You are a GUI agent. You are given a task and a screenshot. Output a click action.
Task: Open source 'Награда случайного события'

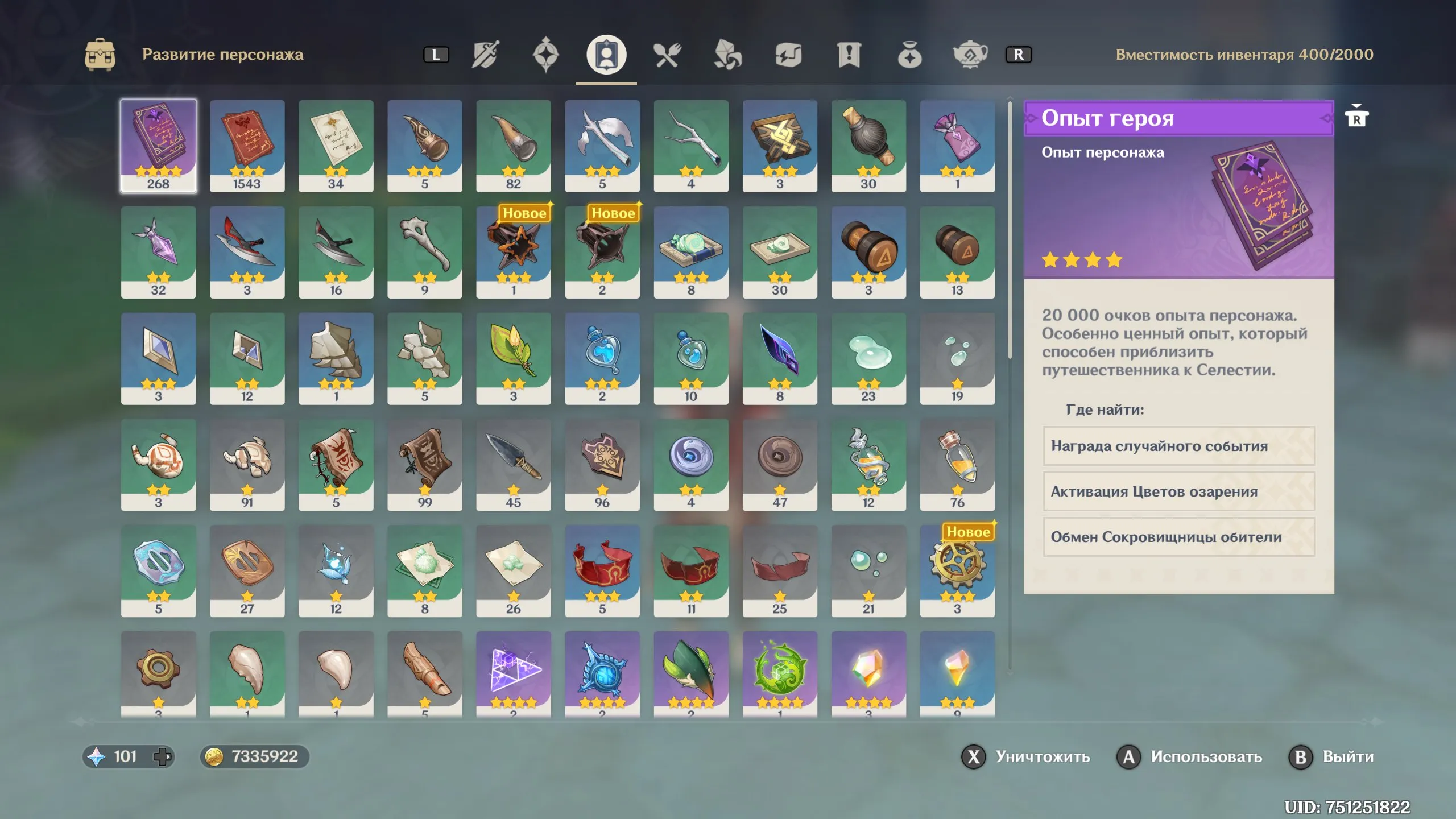coord(1178,446)
